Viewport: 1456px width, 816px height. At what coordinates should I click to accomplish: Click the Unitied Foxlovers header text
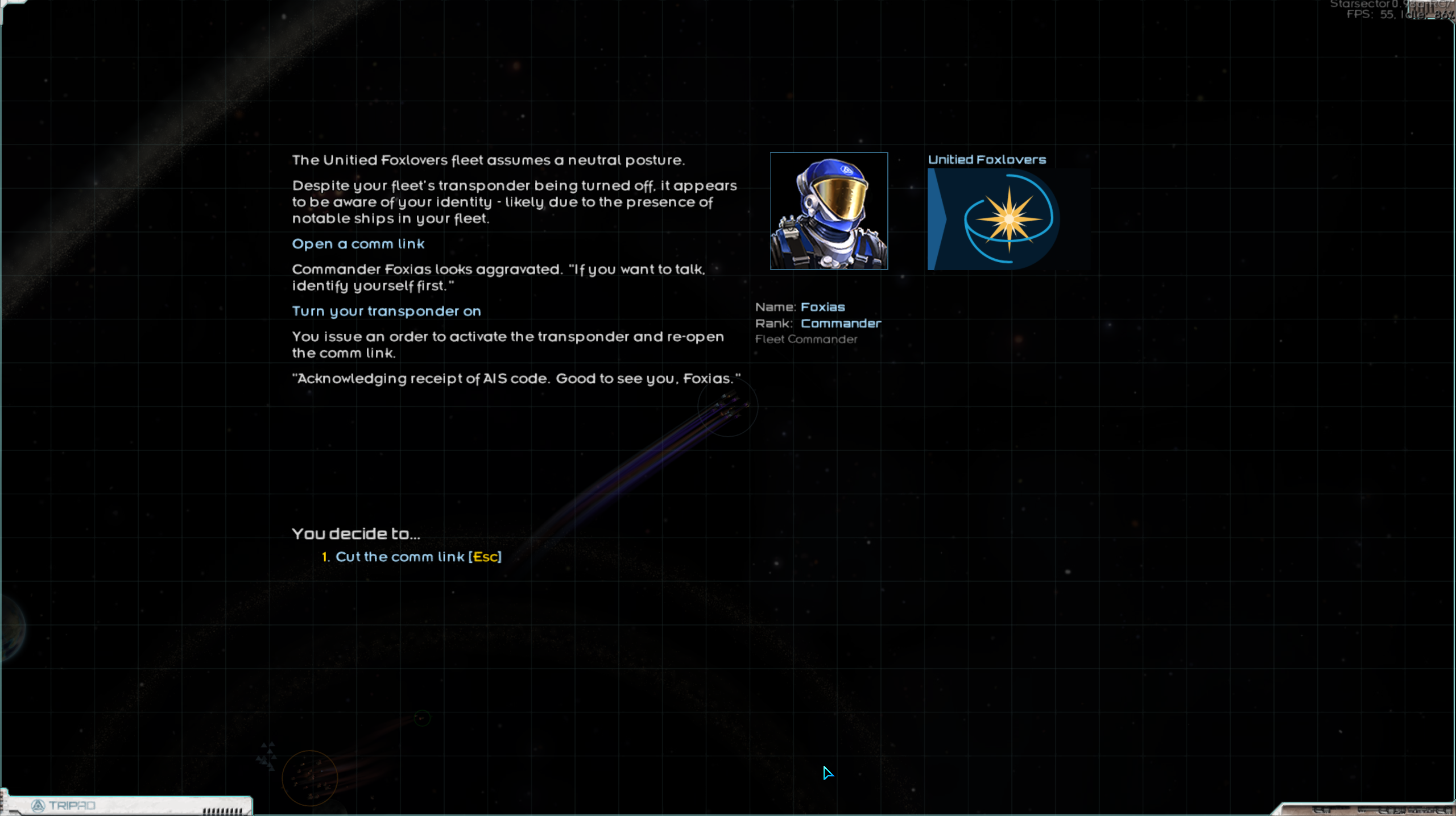[x=987, y=159]
